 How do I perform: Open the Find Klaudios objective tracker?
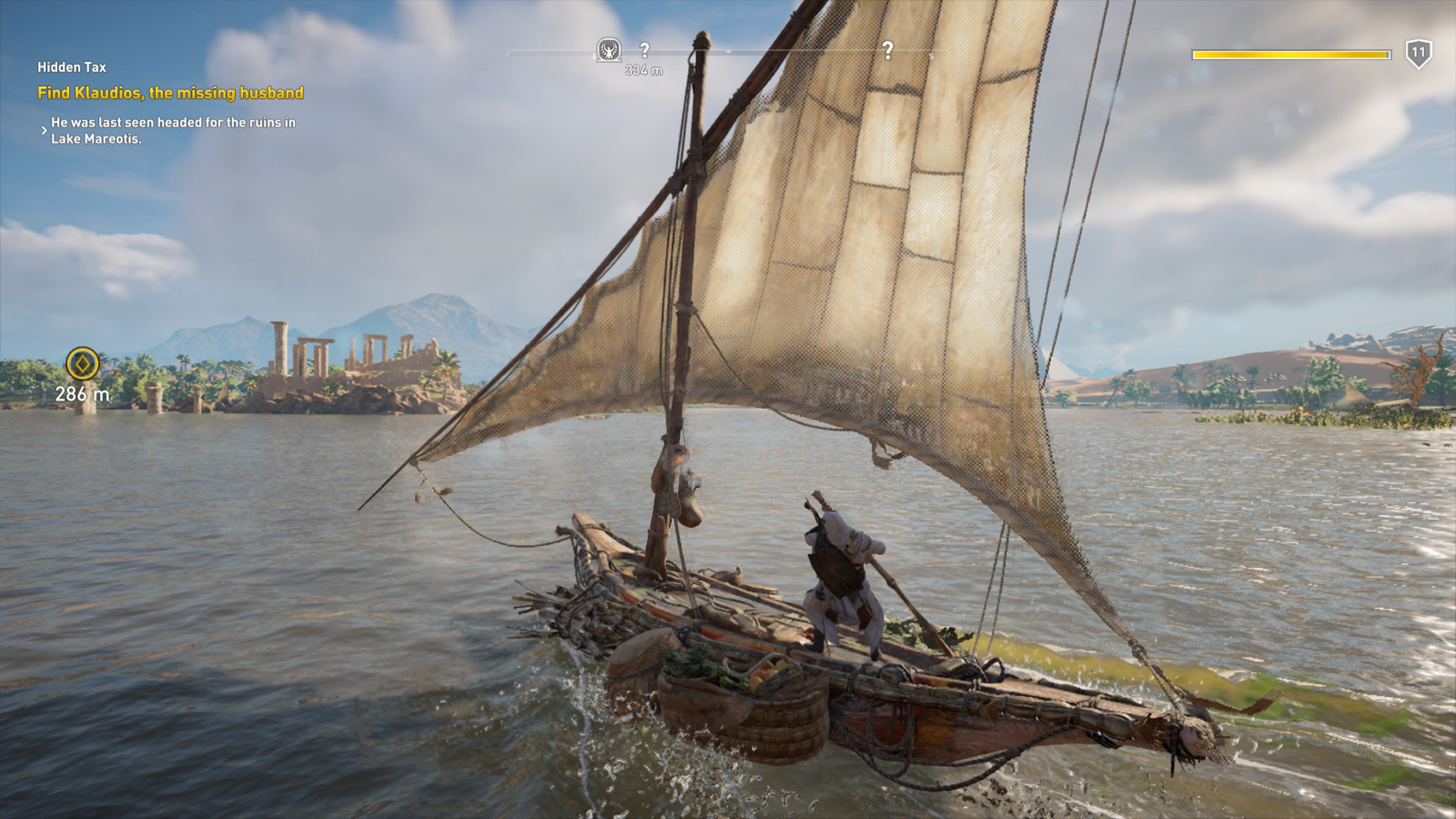[171, 93]
